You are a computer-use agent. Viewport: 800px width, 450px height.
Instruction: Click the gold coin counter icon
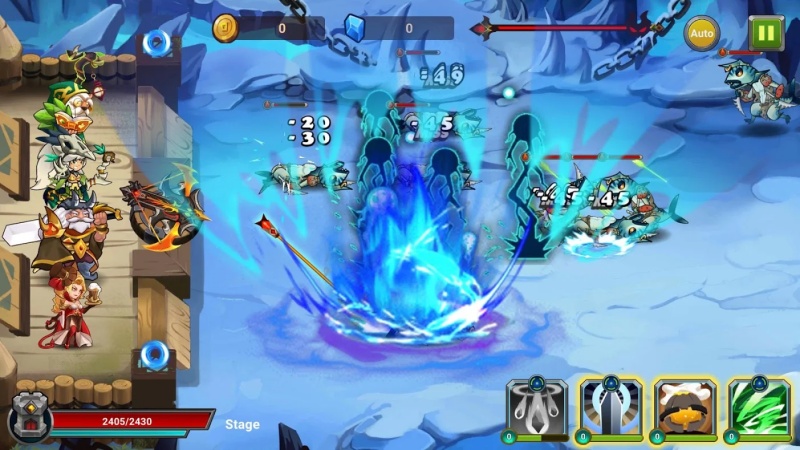pyautogui.click(x=226, y=28)
